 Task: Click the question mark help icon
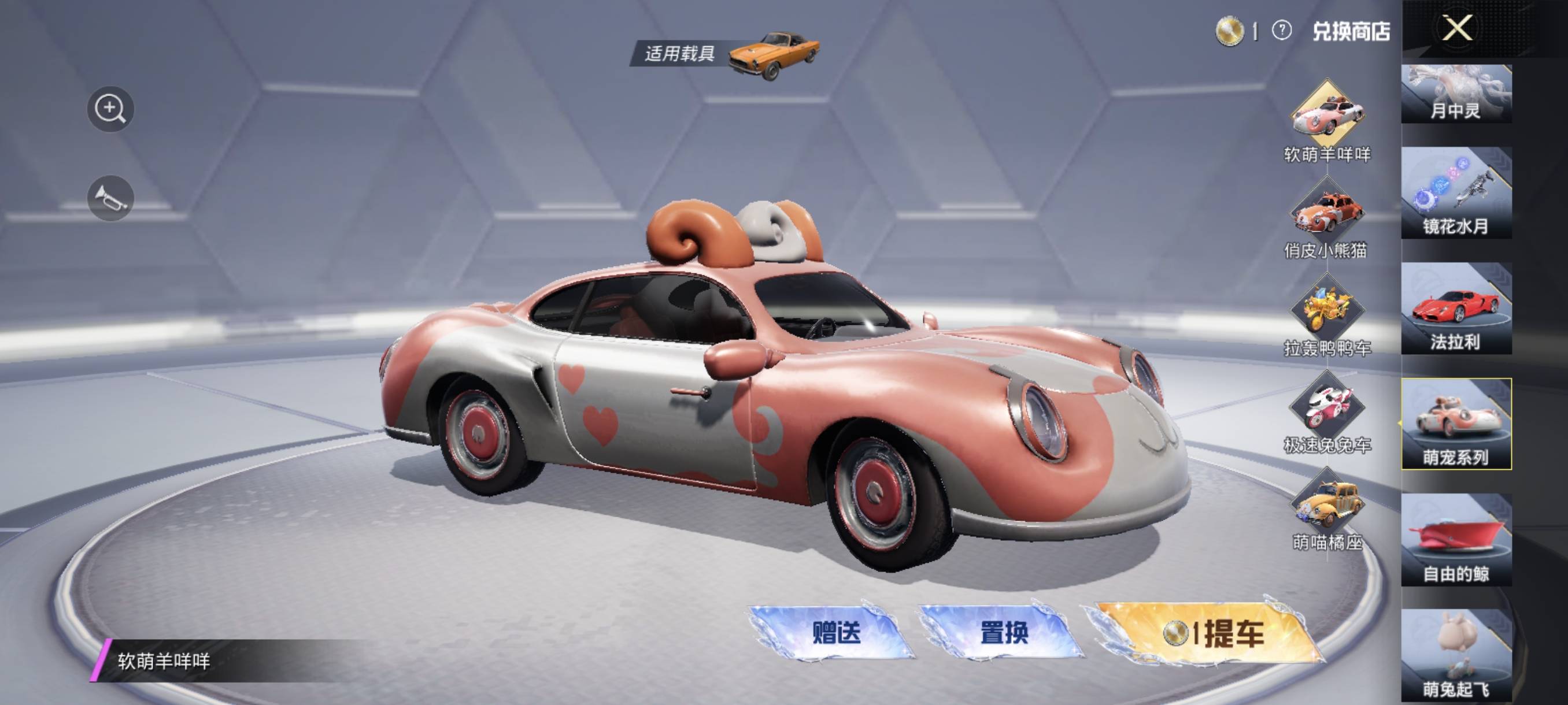pos(1282,31)
